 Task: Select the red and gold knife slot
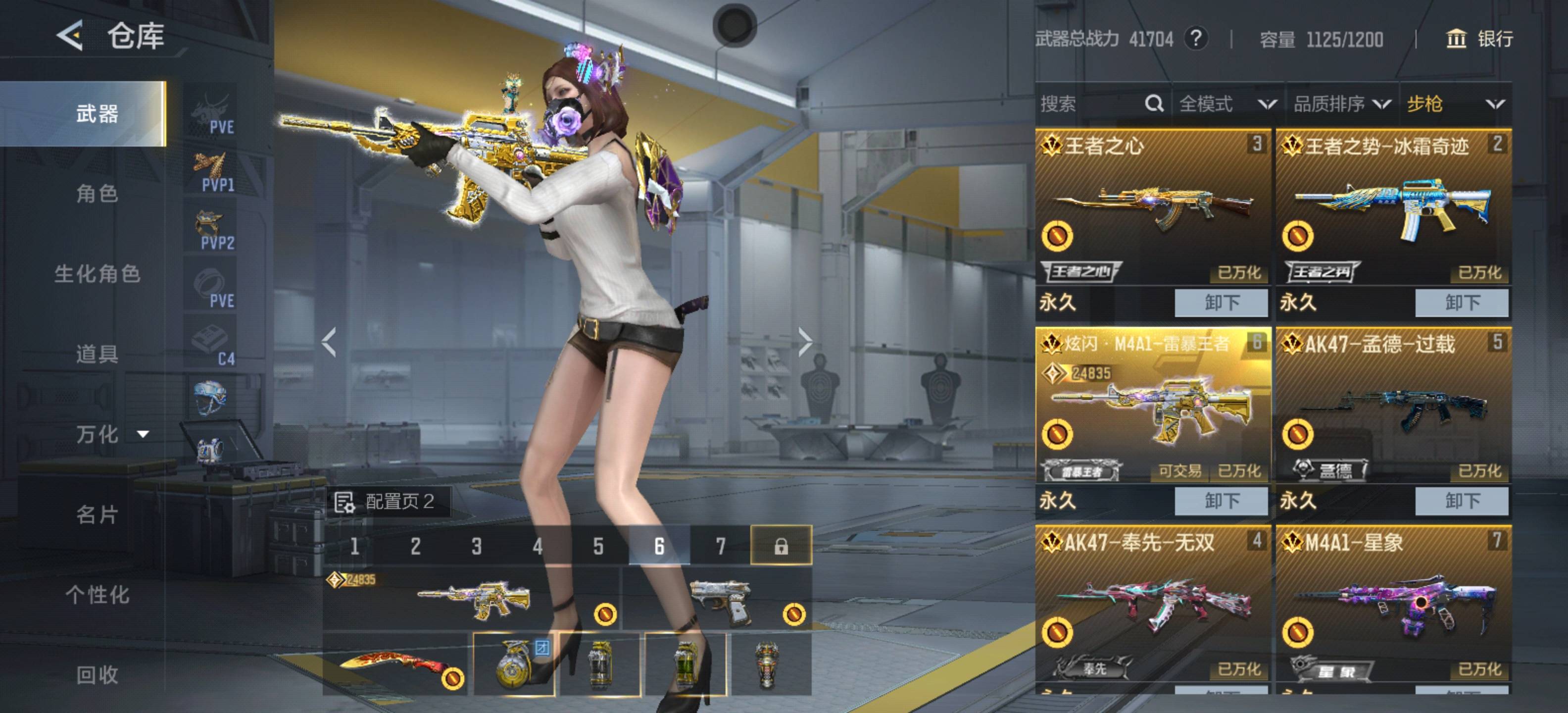394,664
